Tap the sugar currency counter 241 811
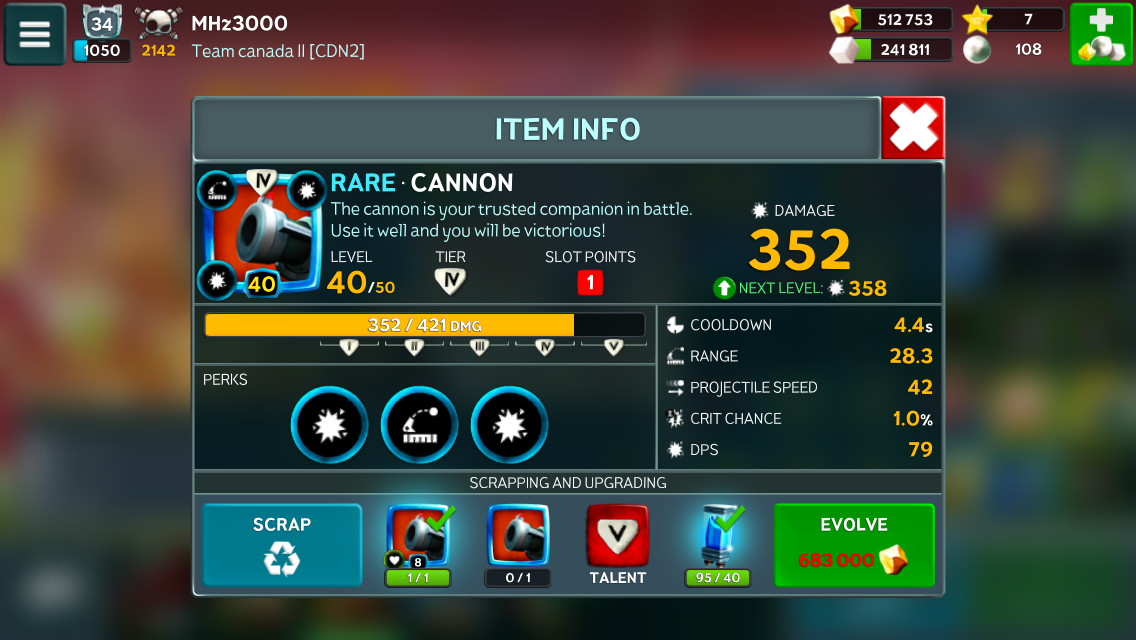Screen dimensions: 1136x640 (892, 50)
